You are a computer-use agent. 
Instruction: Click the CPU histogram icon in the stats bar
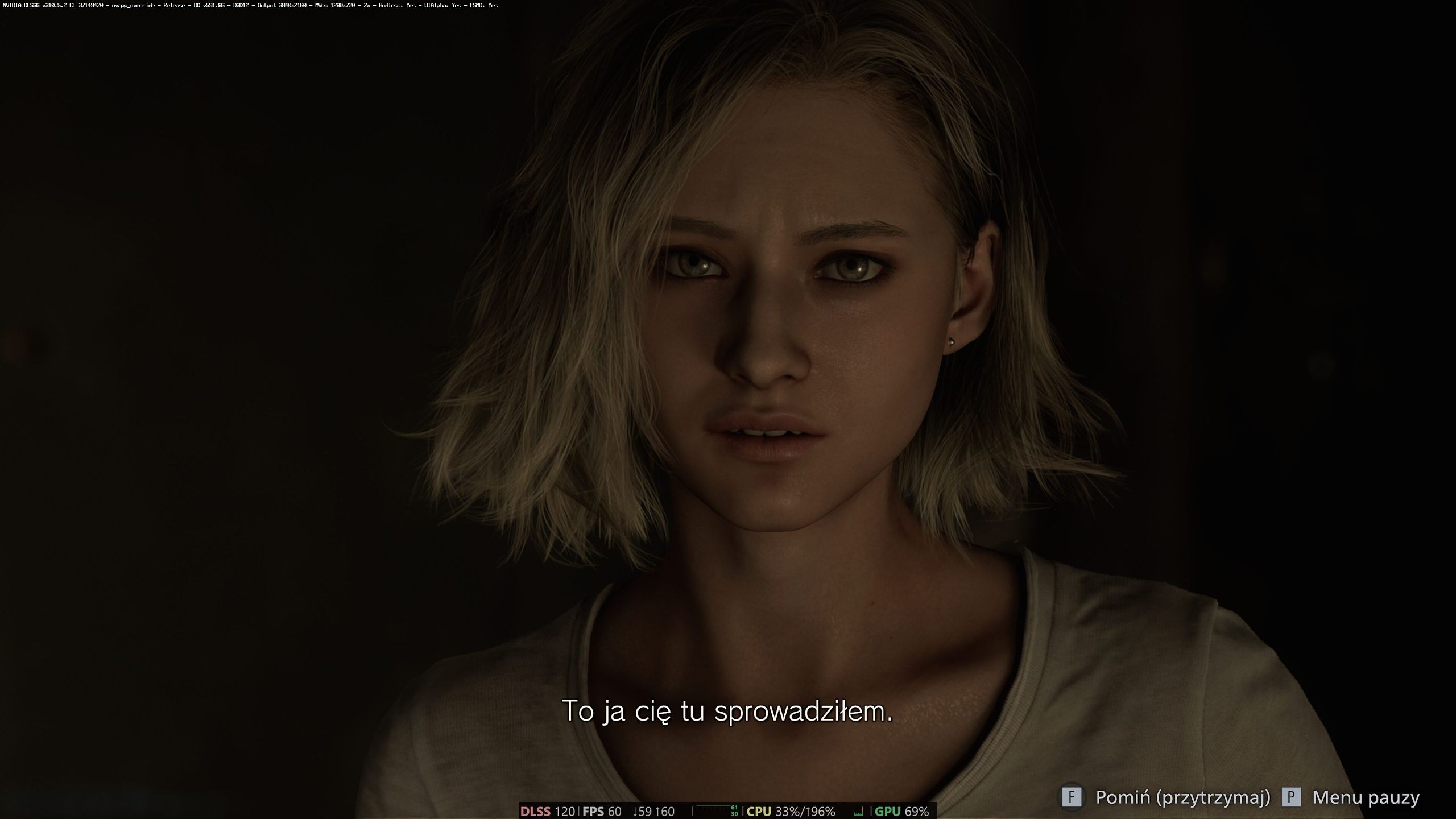coord(857,812)
